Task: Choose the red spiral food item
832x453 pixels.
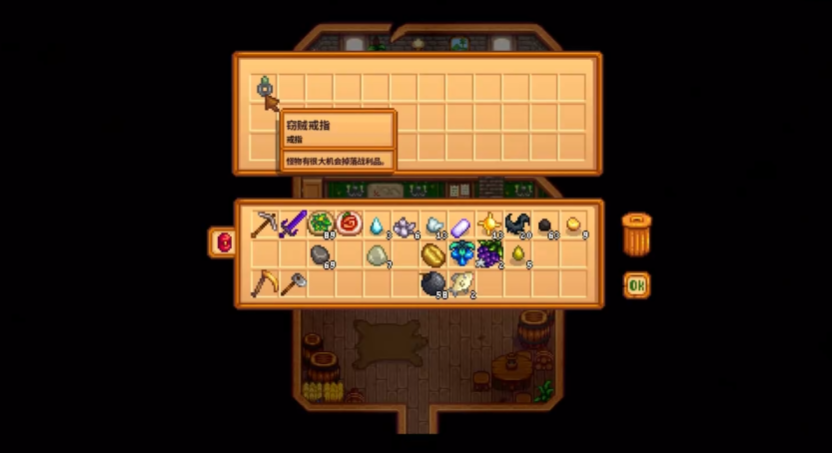Action: pos(349,223)
